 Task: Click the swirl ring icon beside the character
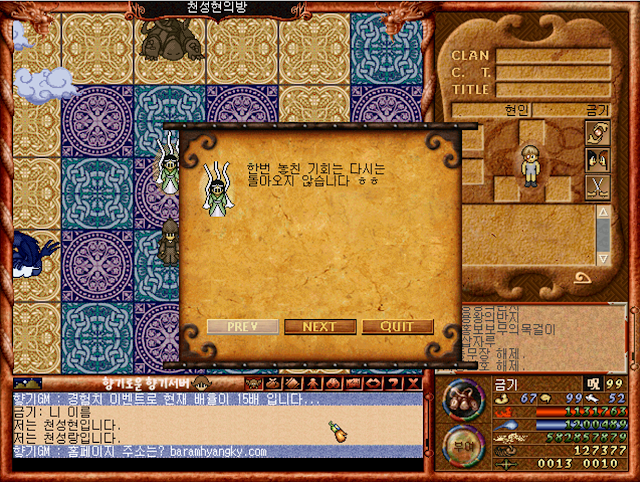tap(597, 133)
